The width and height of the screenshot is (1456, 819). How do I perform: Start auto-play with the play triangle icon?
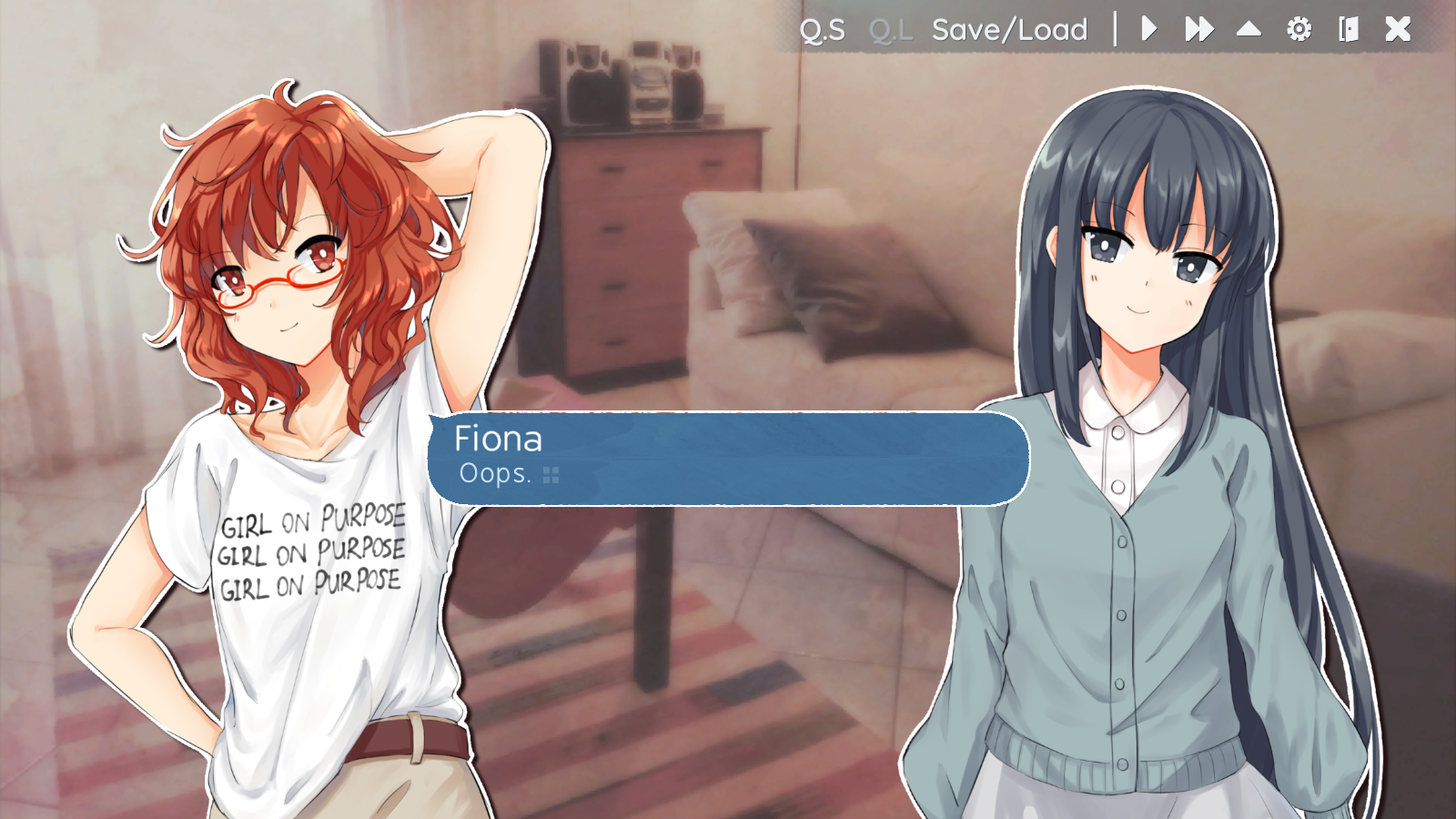pyautogui.click(x=1148, y=29)
